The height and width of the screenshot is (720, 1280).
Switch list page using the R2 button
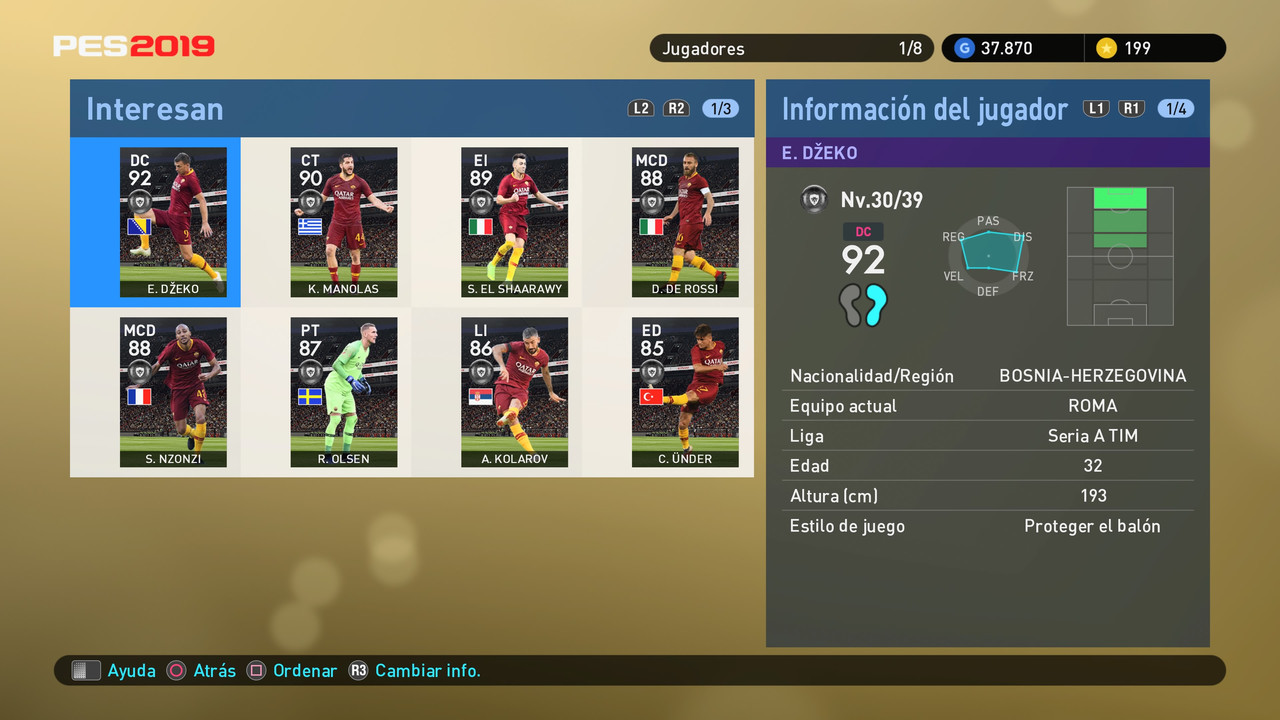[x=676, y=108]
